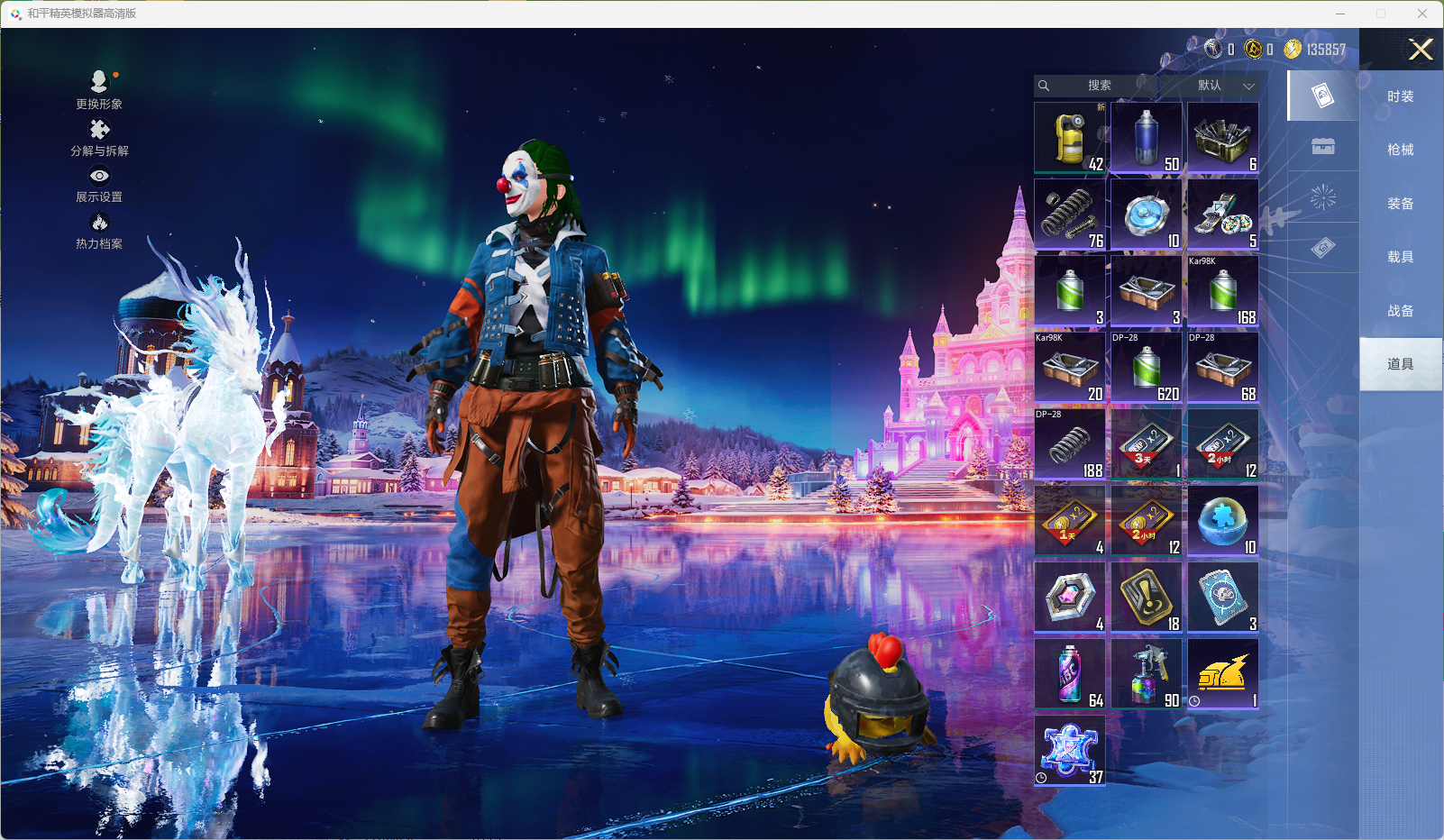Switch to the 战备 tab
Image resolution: width=1444 pixels, height=840 pixels.
point(1400,311)
